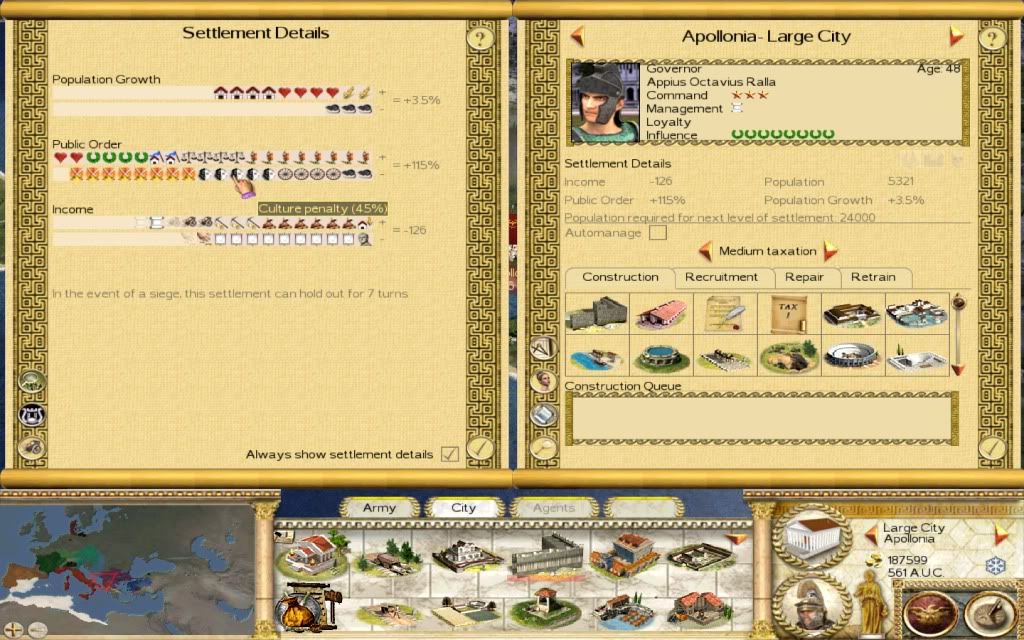
Task: Open the Repair tab
Action: pyautogui.click(x=804, y=277)
